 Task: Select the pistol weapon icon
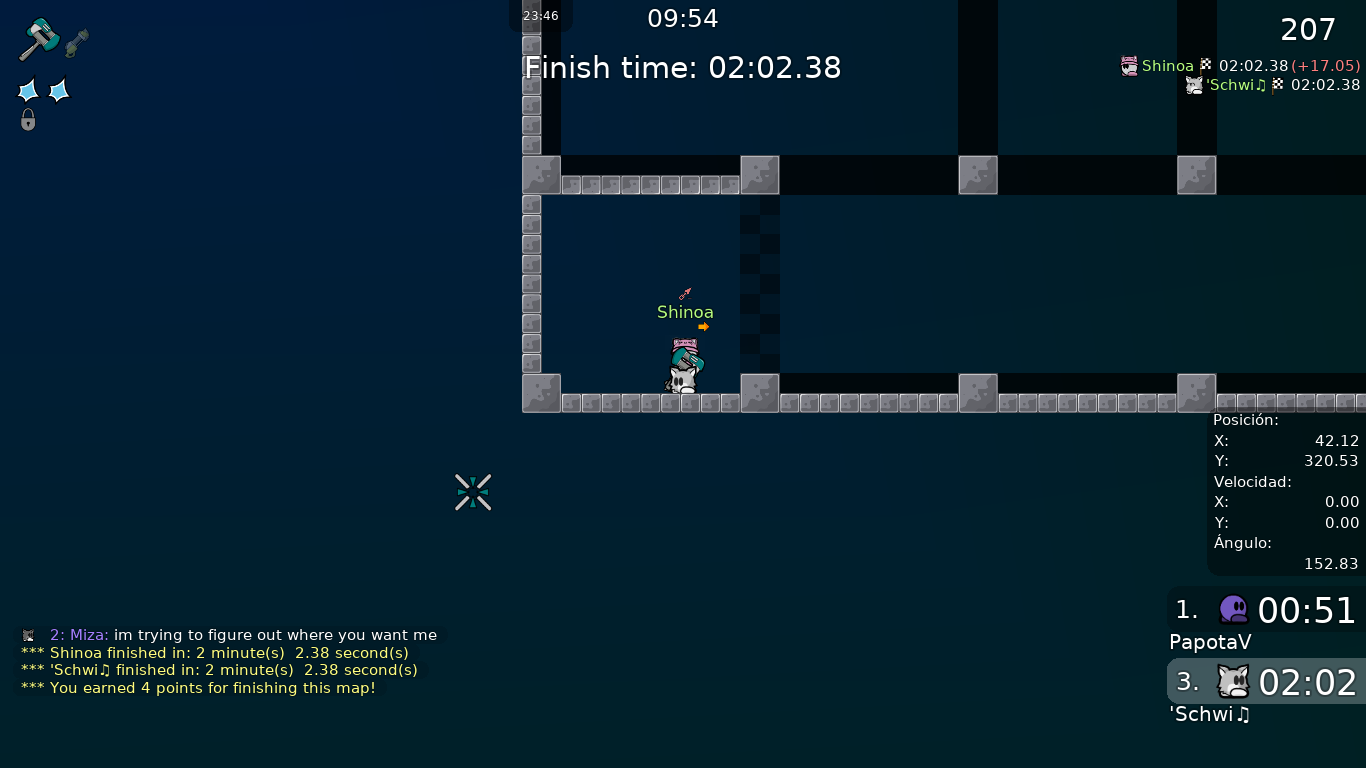tap(77, 43)
